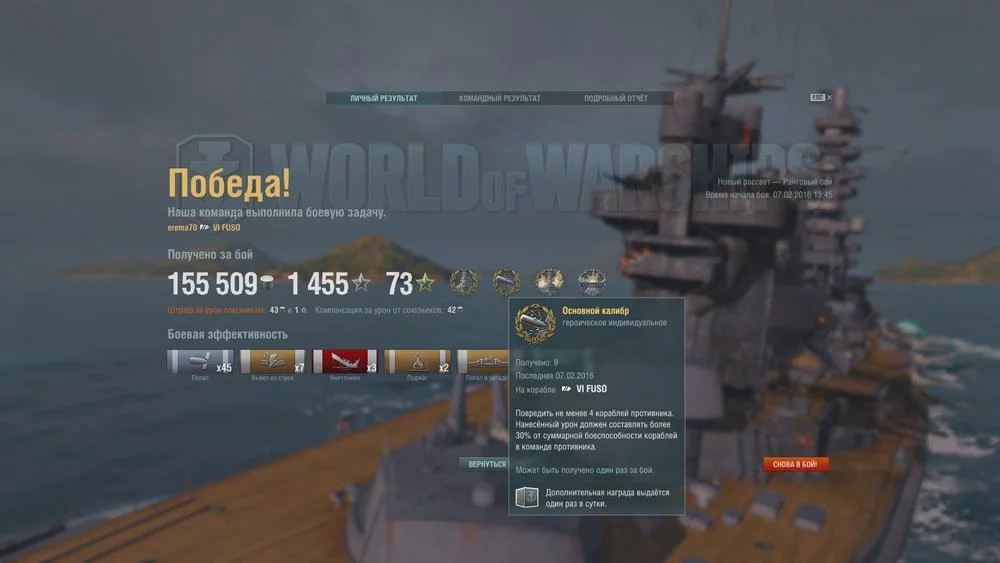Click the red Уничтожил x3 ribbon

[x=345, y=362]
